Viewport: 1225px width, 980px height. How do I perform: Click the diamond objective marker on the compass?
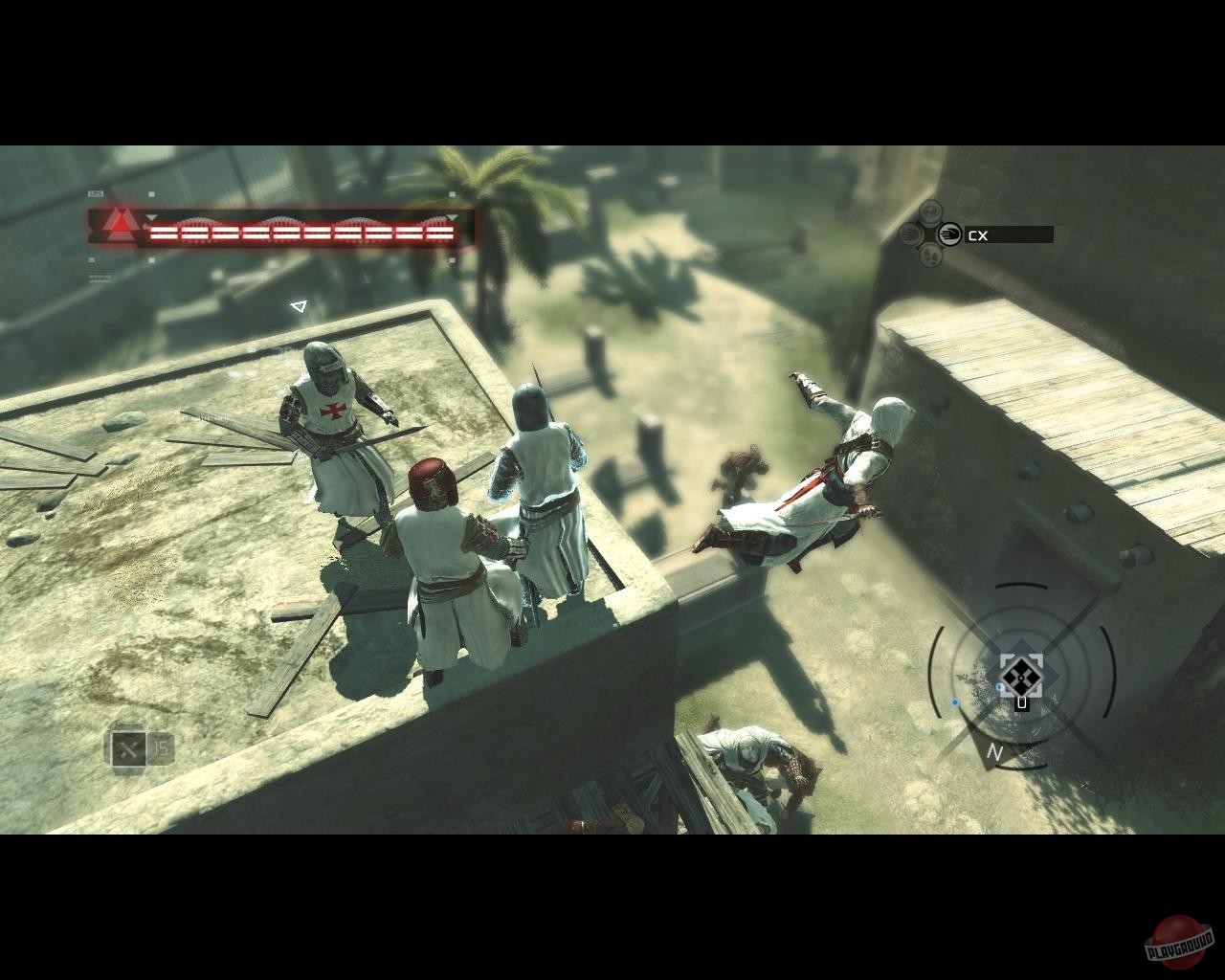(x=1023, y=678)
